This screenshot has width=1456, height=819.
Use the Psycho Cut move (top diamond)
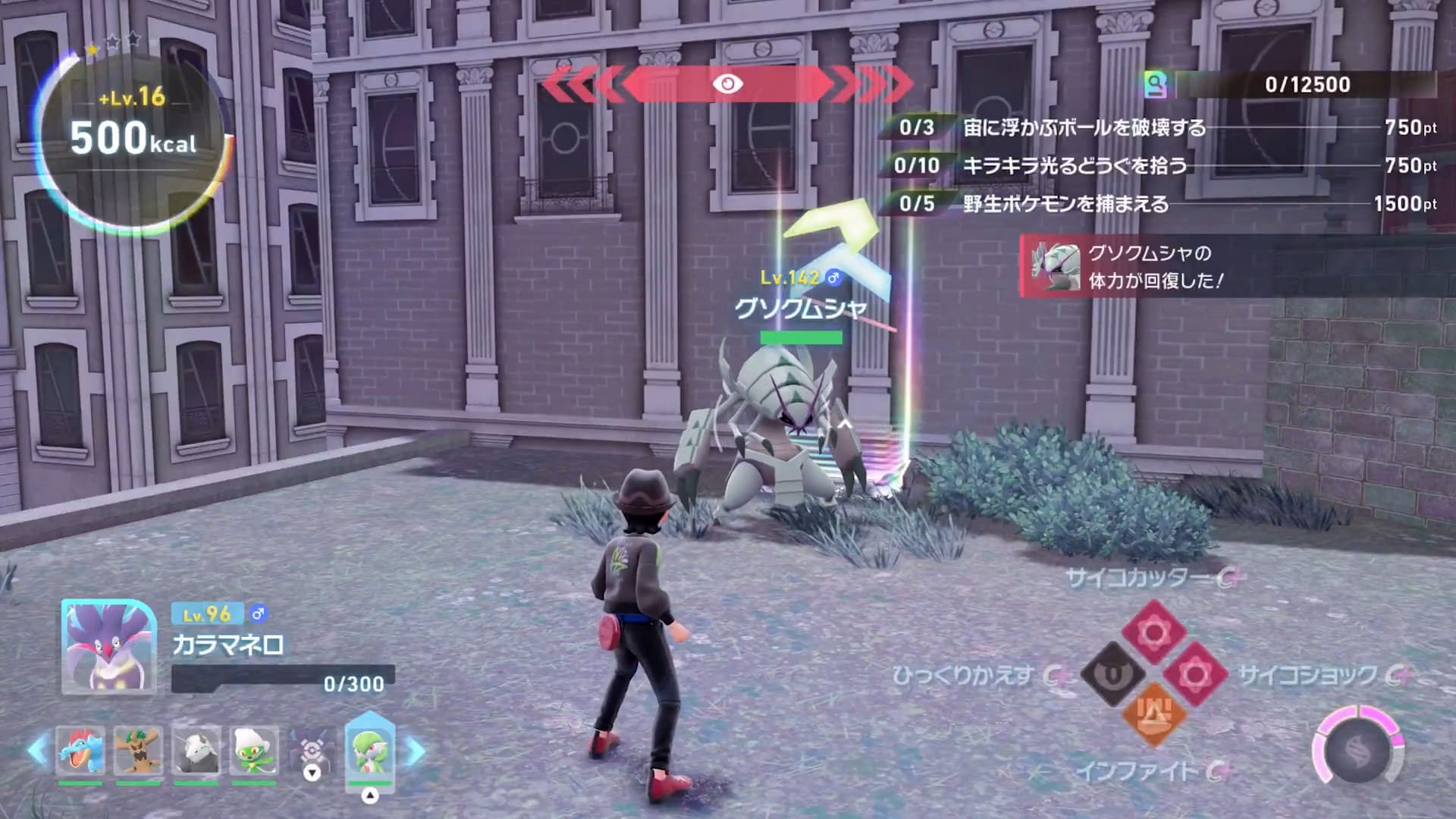coord(1153,631)
